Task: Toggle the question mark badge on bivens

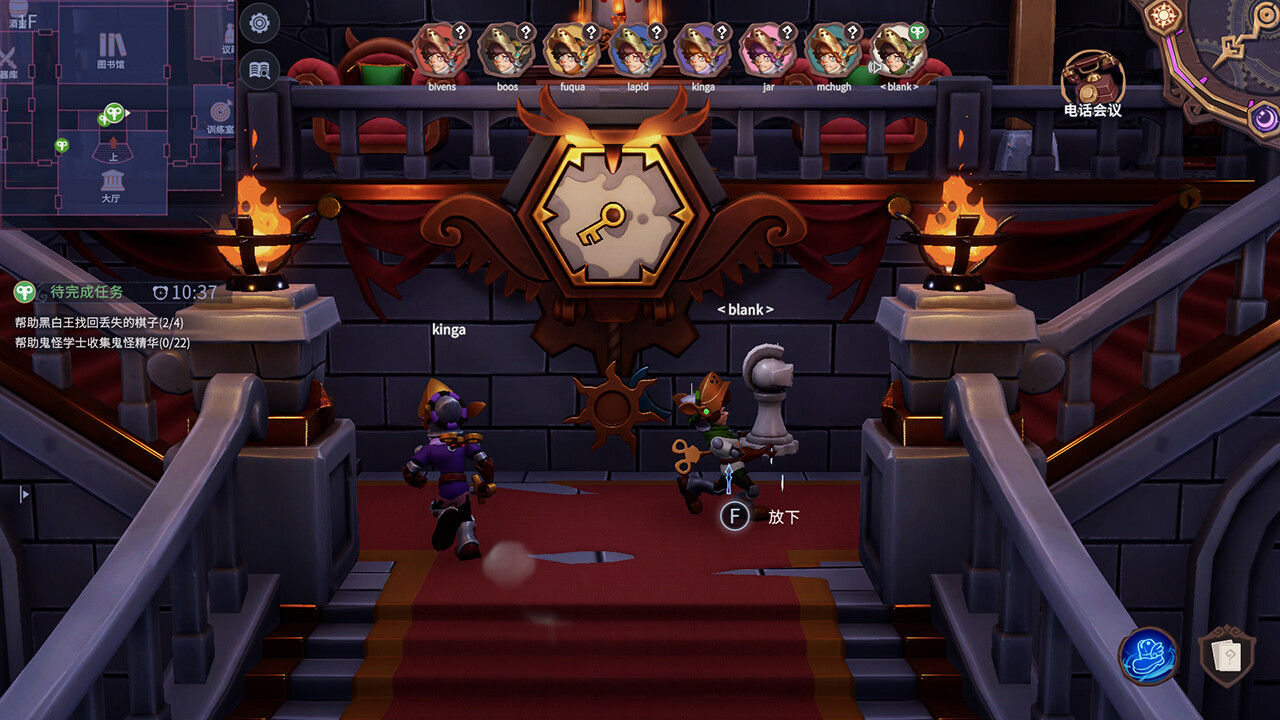Action: pos(460,33)
